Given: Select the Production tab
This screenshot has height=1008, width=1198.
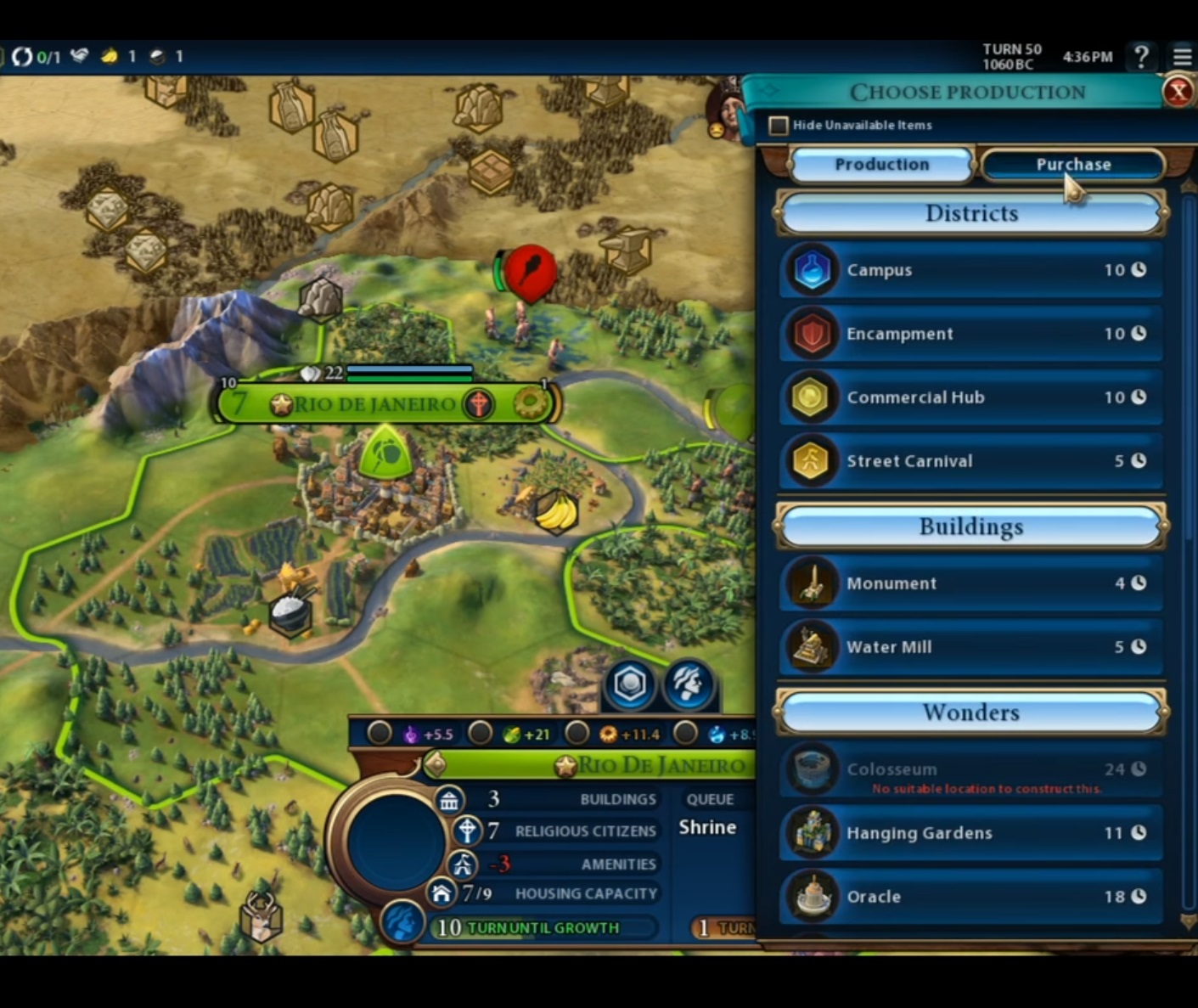Looking at the screenshot, I should coord(881,165).
